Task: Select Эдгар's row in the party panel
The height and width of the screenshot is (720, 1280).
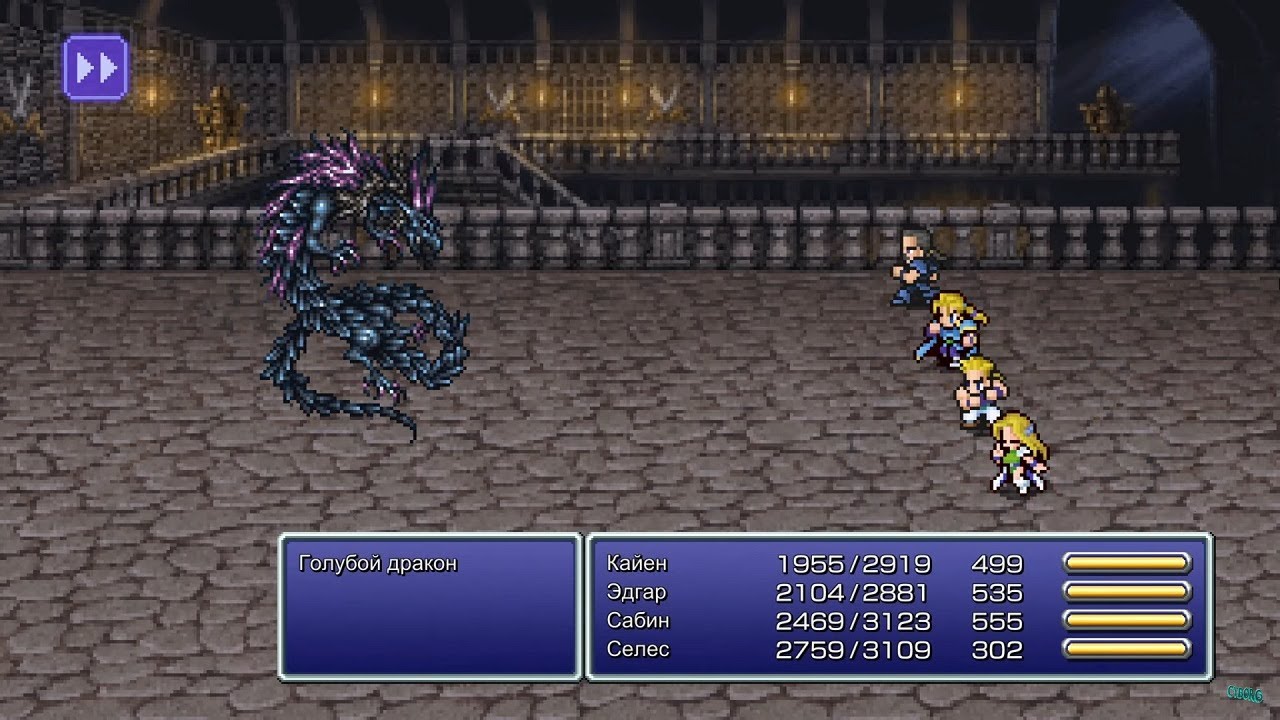Action: point(636,593)
